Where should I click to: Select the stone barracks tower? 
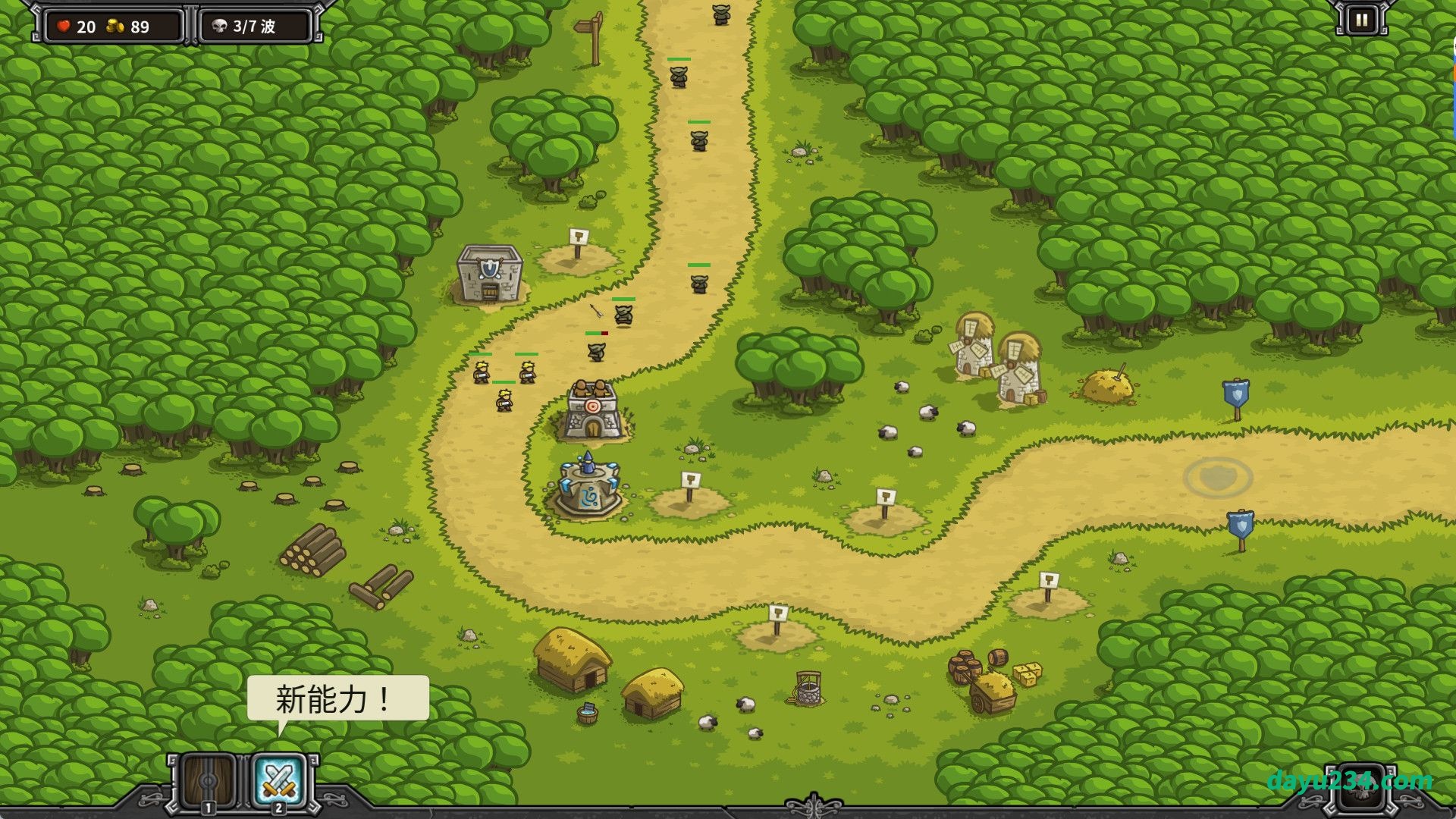point(490,275)
